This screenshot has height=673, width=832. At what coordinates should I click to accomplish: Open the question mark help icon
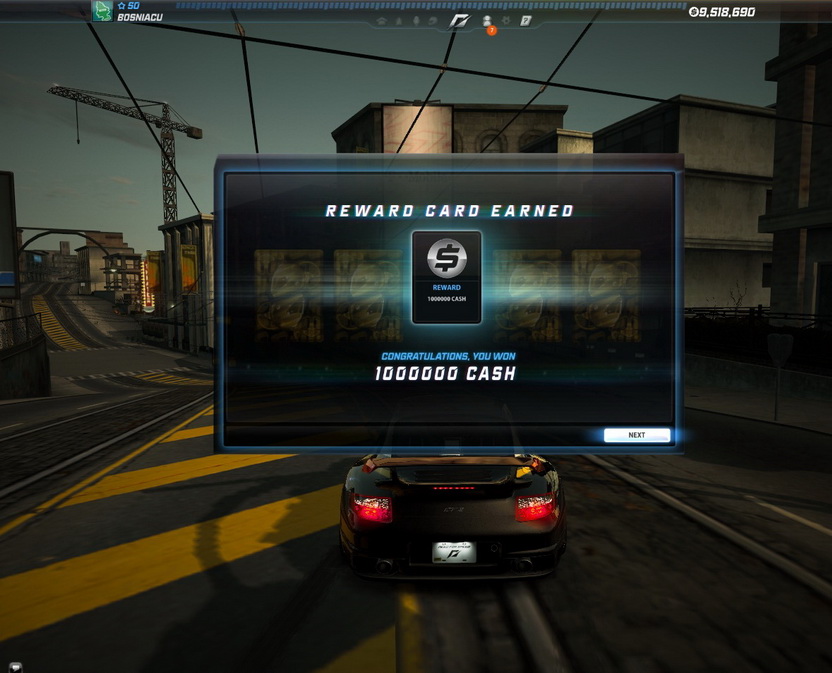click(525, 20)
